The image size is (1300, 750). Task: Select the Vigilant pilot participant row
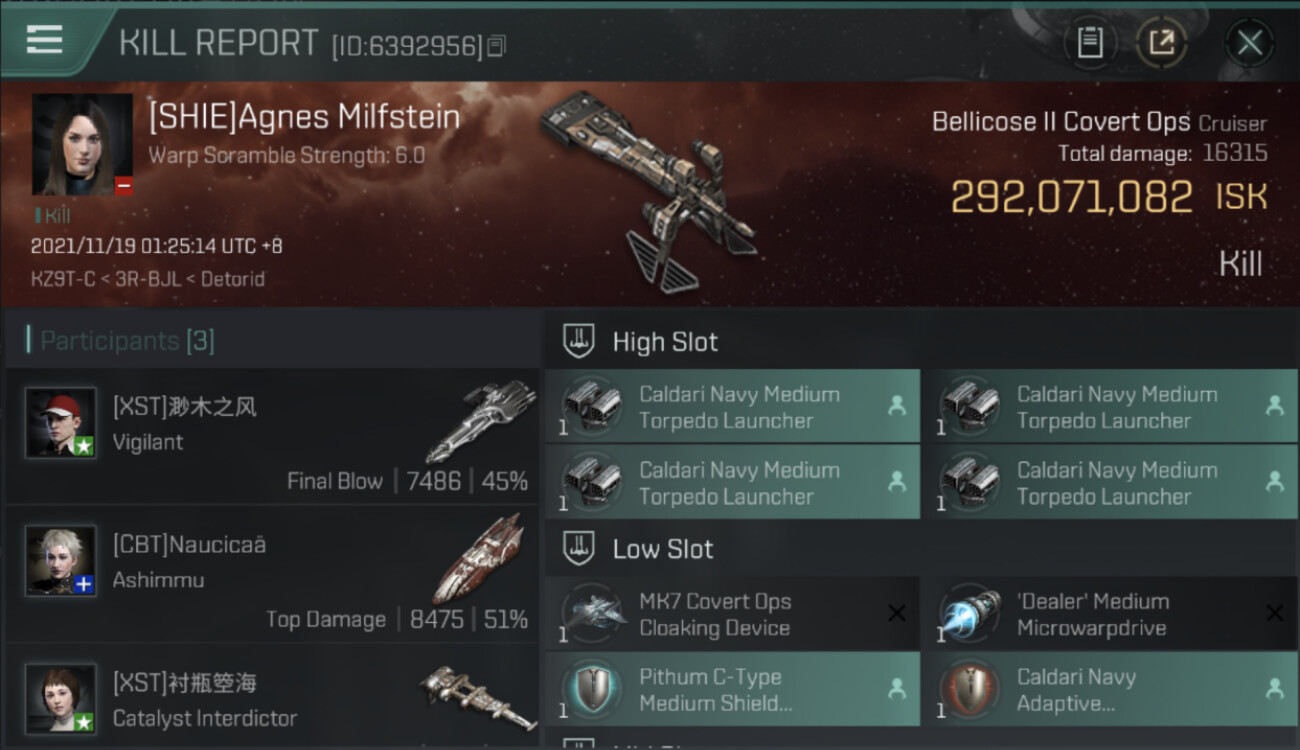click(272, 438)
